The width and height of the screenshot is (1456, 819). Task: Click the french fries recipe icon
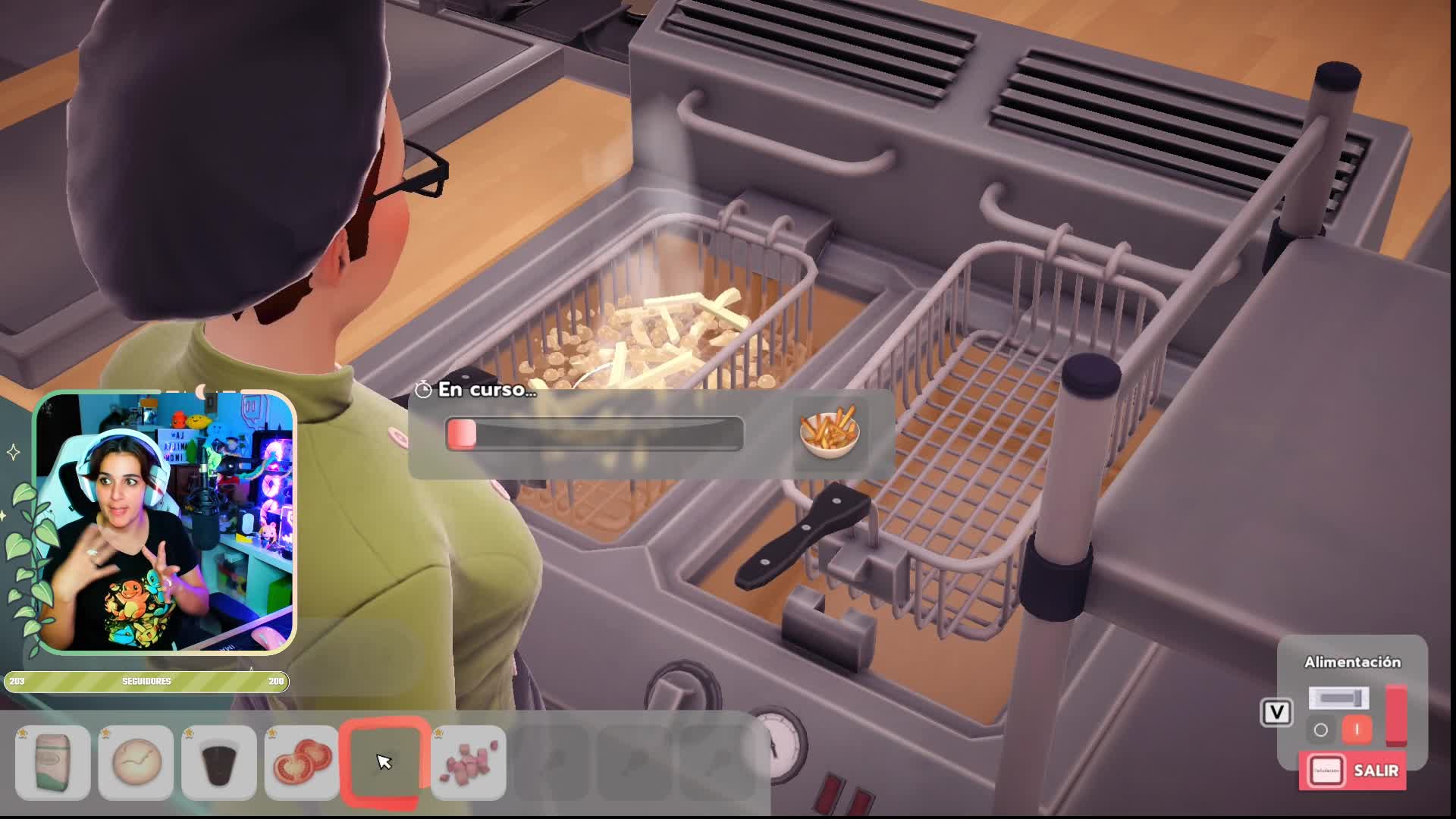coord(830,432)
